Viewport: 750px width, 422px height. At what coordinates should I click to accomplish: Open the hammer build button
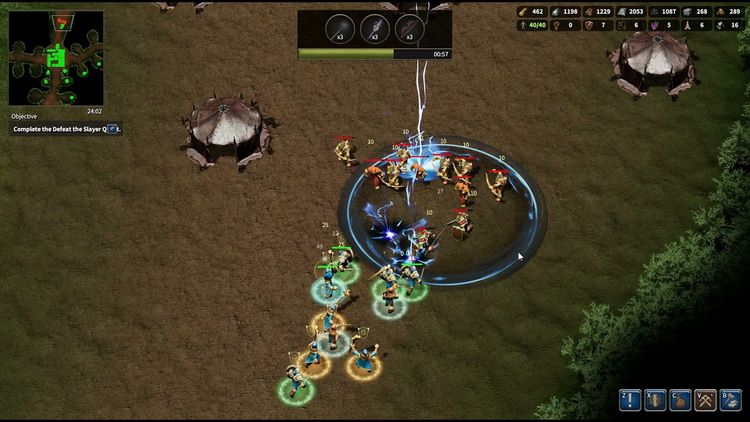[731, 400]
